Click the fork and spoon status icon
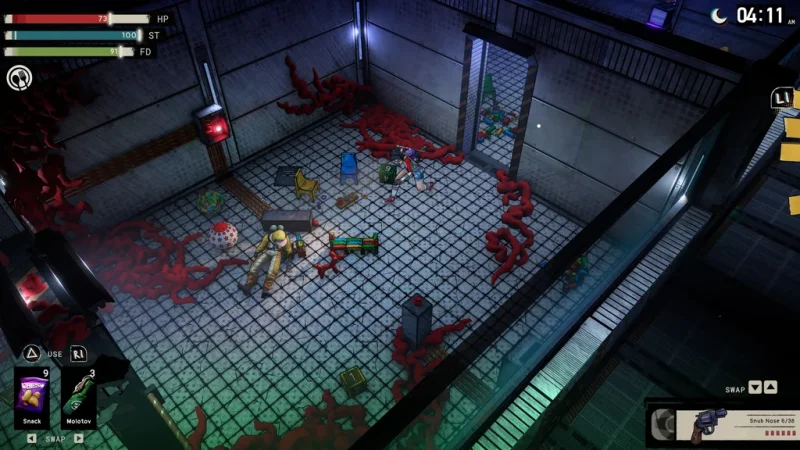The height and width of the screenshot is (450, 800). [18, 77]
